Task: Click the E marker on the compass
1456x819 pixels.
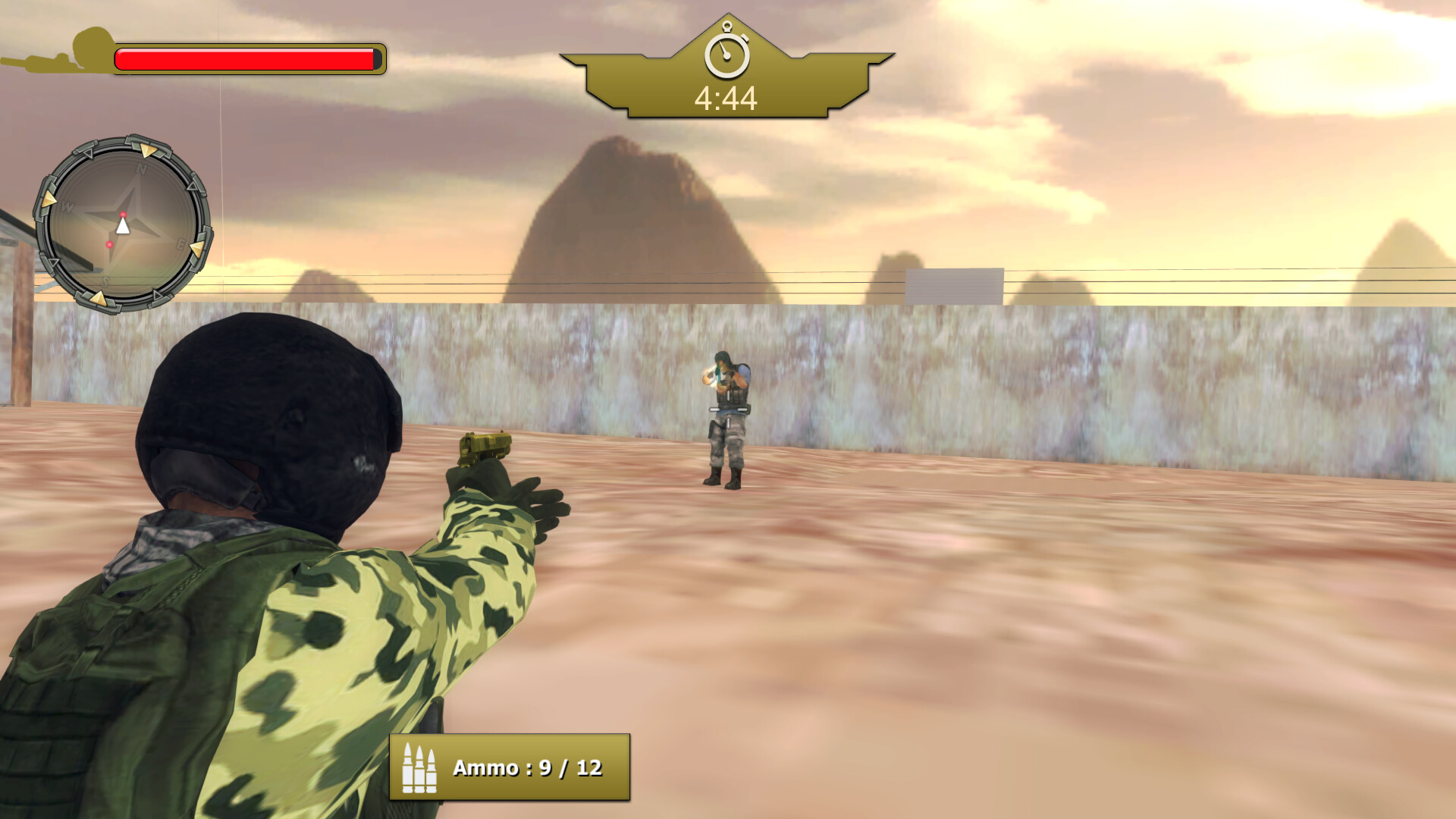Action: point(180,243)
